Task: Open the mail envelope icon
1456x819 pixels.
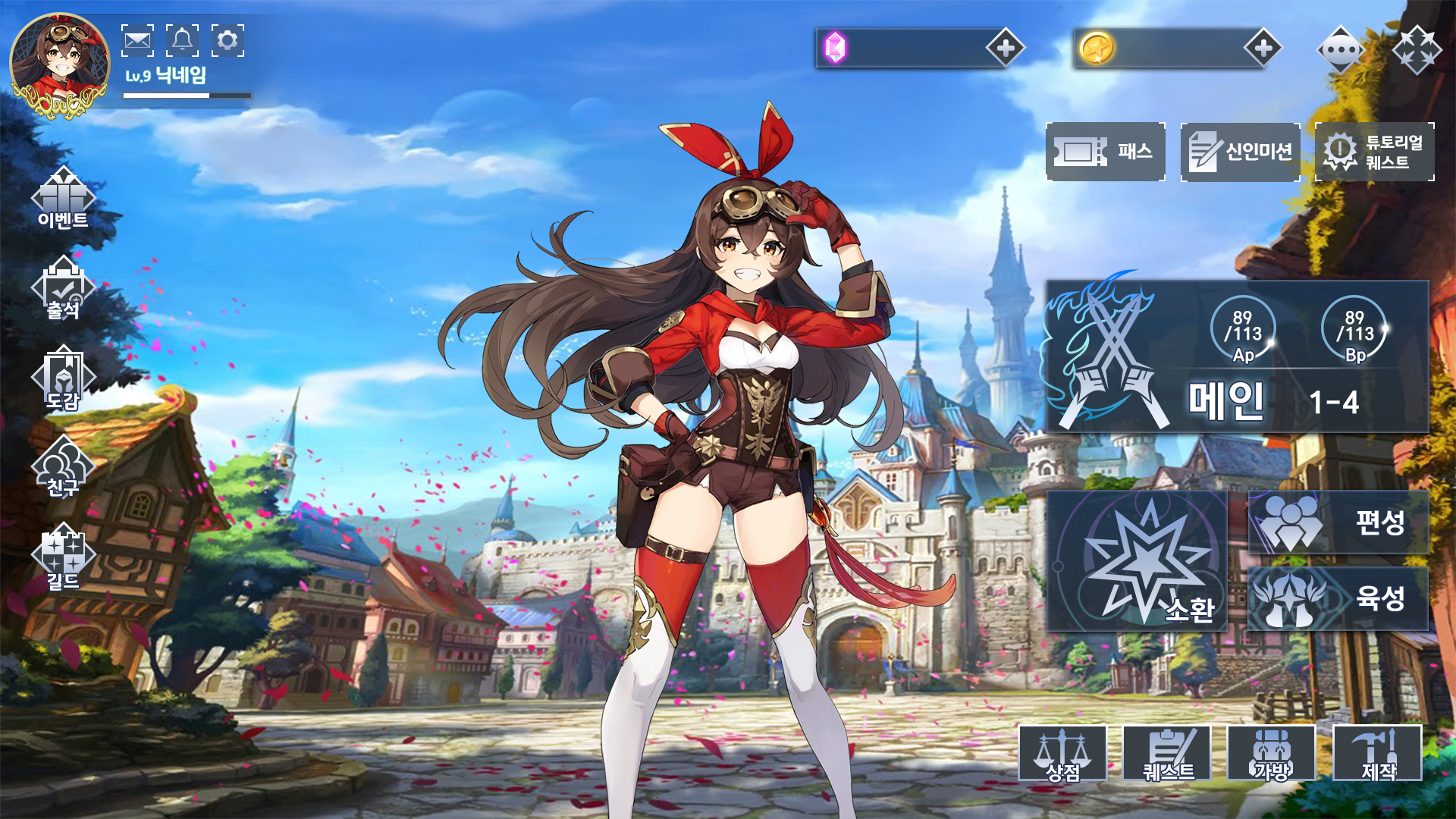Action: [137, 40]
